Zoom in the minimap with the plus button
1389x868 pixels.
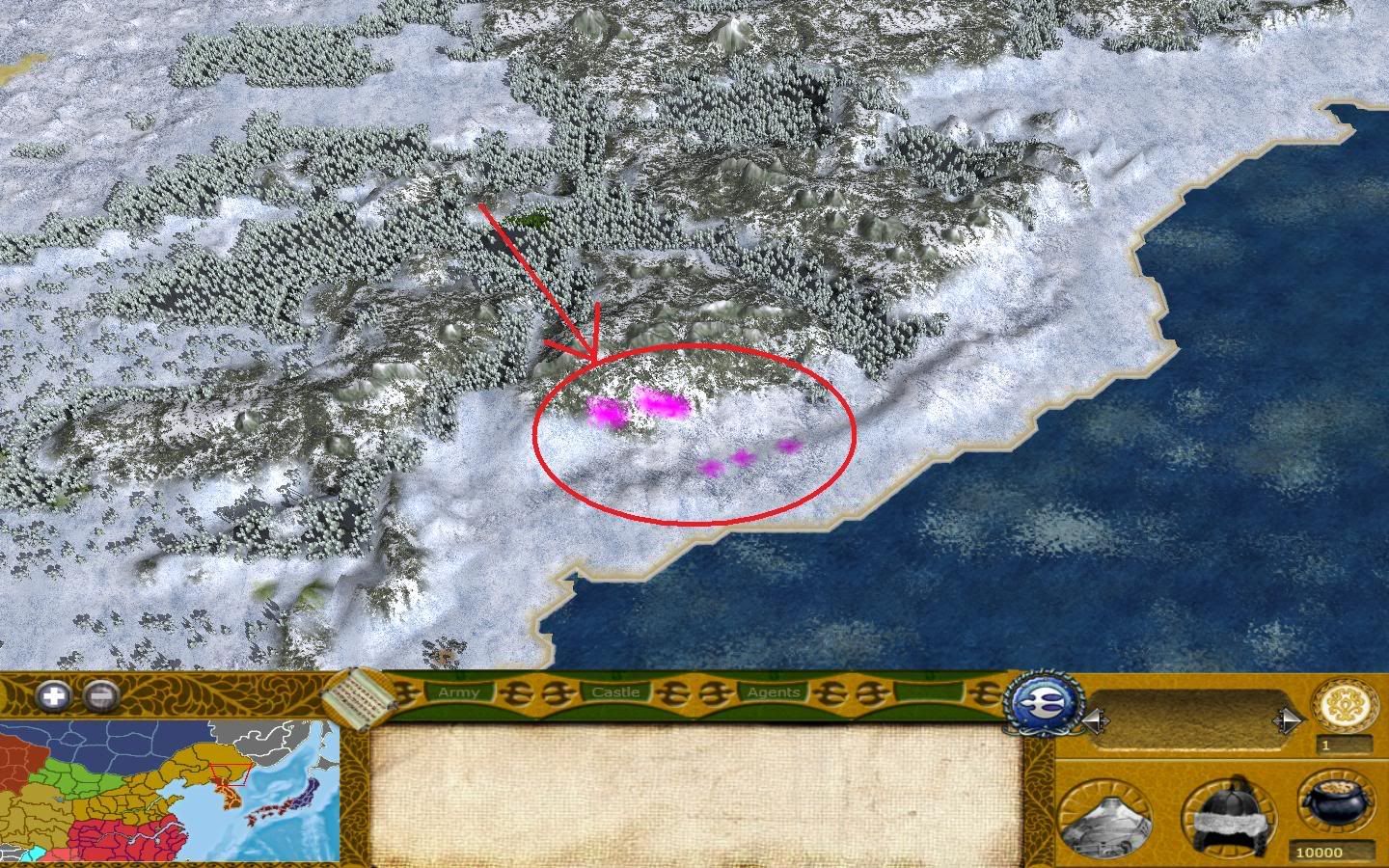[x=54, y=695]
